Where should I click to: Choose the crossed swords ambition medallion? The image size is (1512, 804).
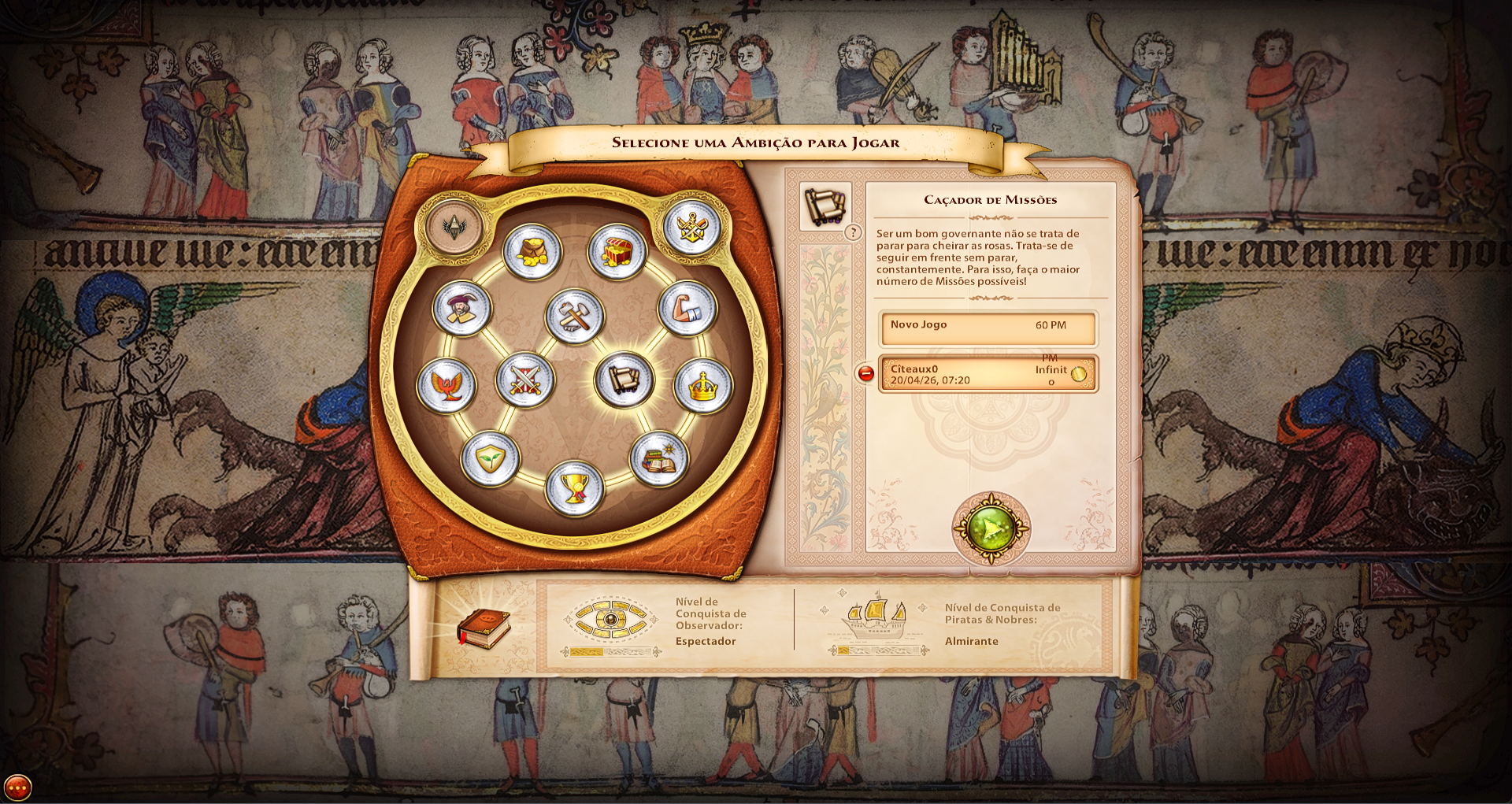(x=525, y=380)
